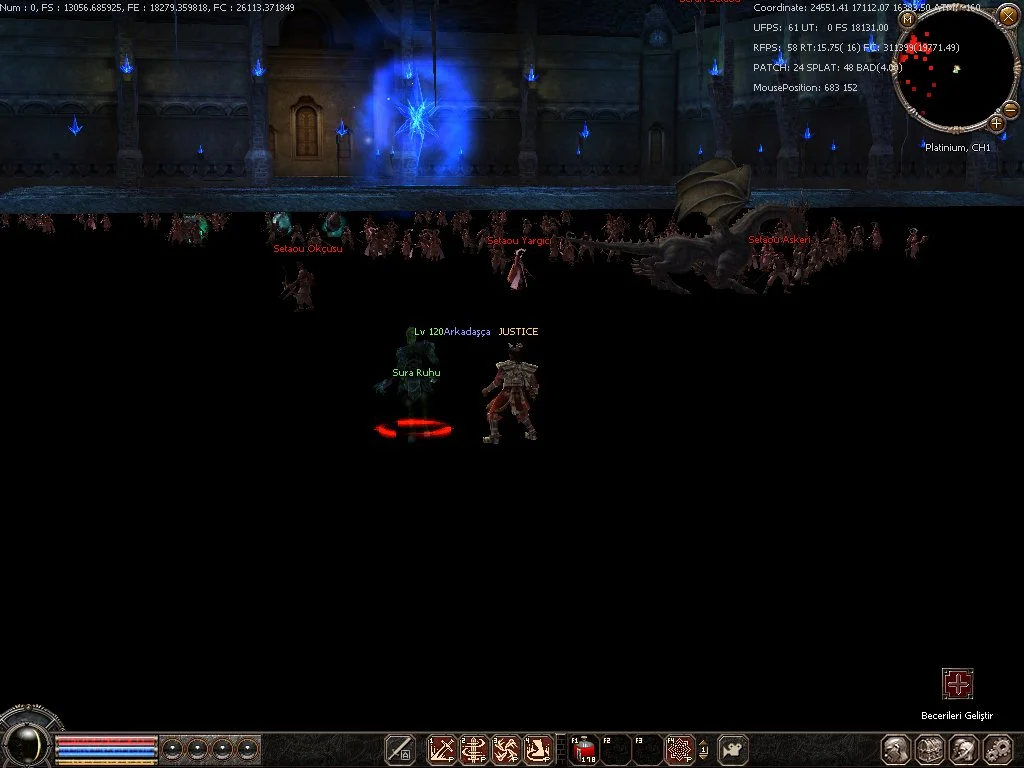The width and height of the screenshot is (1024, 768).
Task: Open the inventory chest button
Action: click(930, 749)
